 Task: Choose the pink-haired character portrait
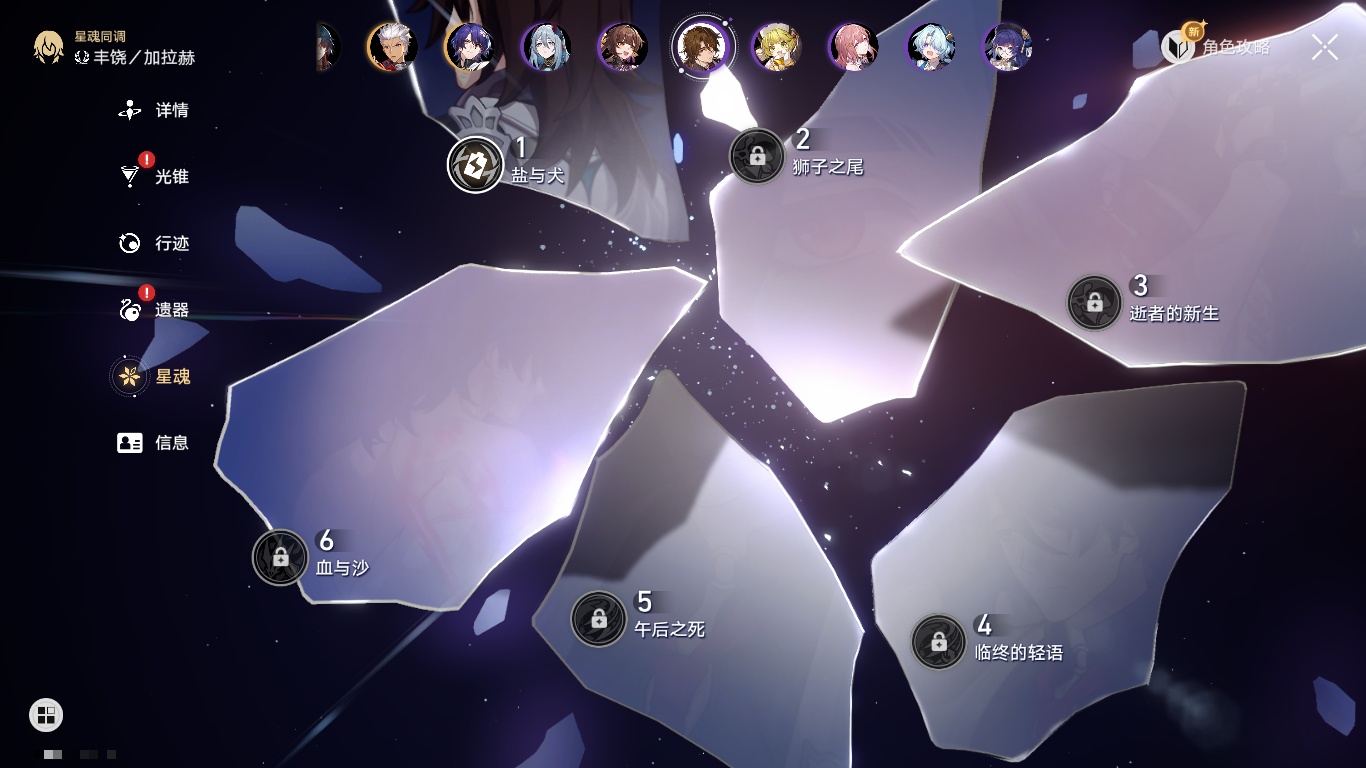(854, 47)
